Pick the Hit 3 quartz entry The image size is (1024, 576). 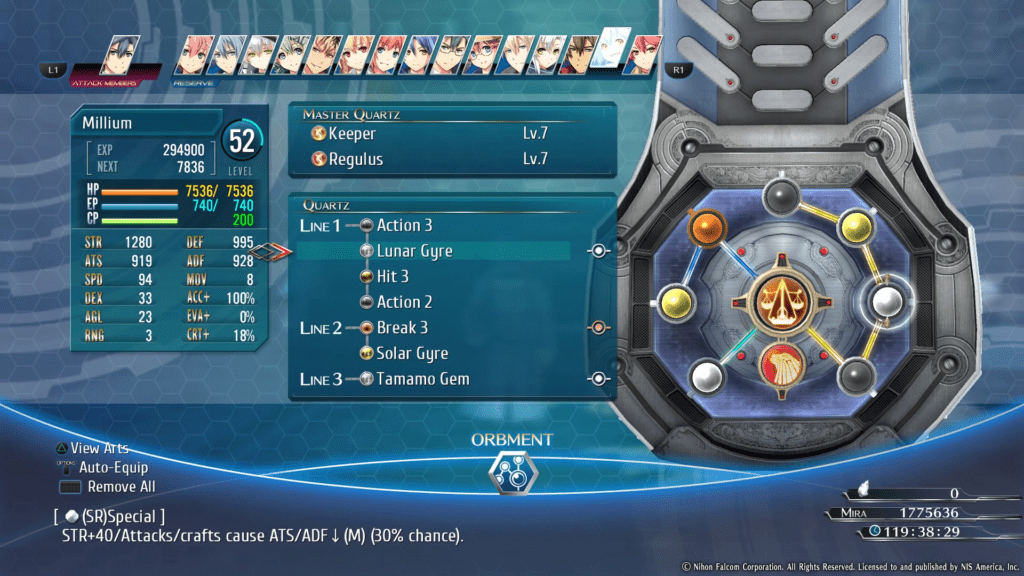click(392, 276)
